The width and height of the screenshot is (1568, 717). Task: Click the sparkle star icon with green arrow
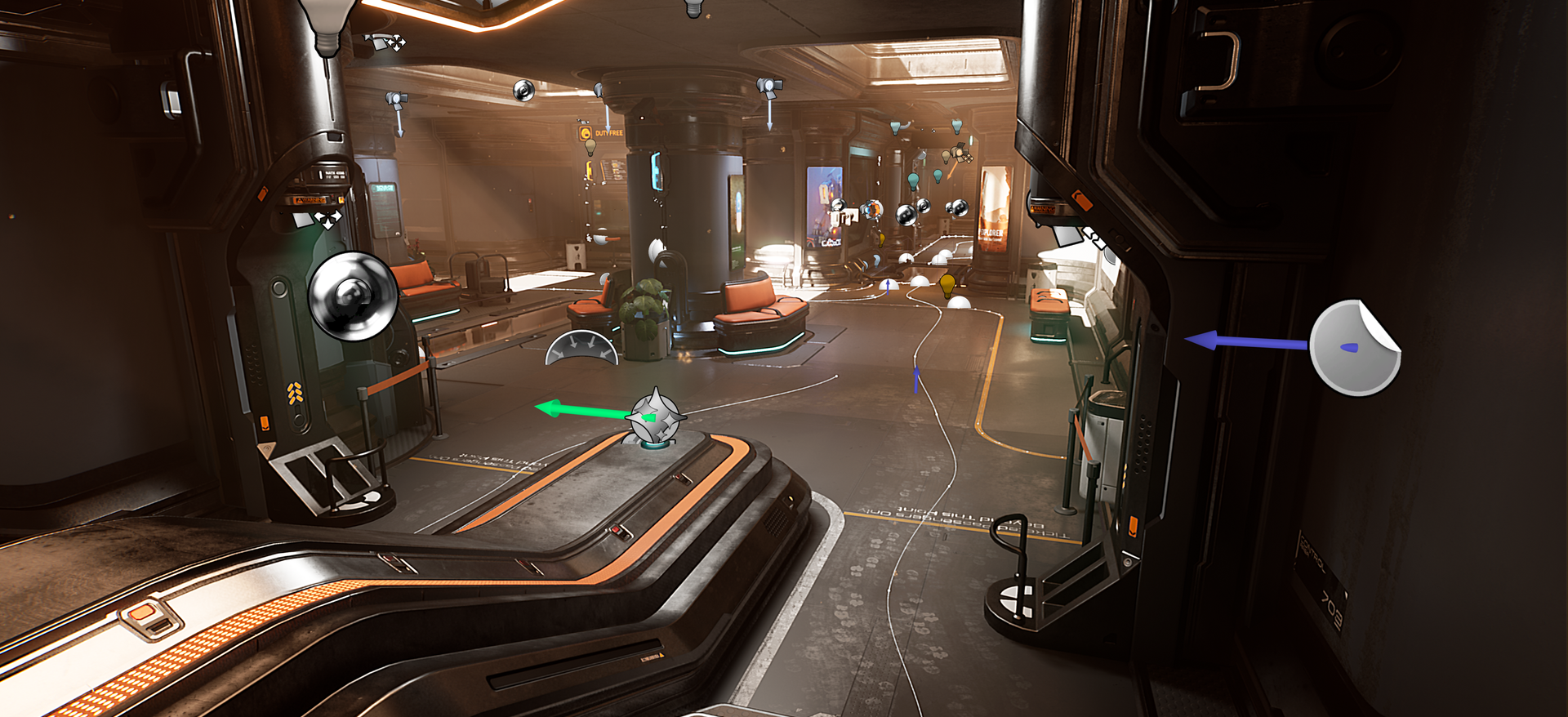(655, 416)
